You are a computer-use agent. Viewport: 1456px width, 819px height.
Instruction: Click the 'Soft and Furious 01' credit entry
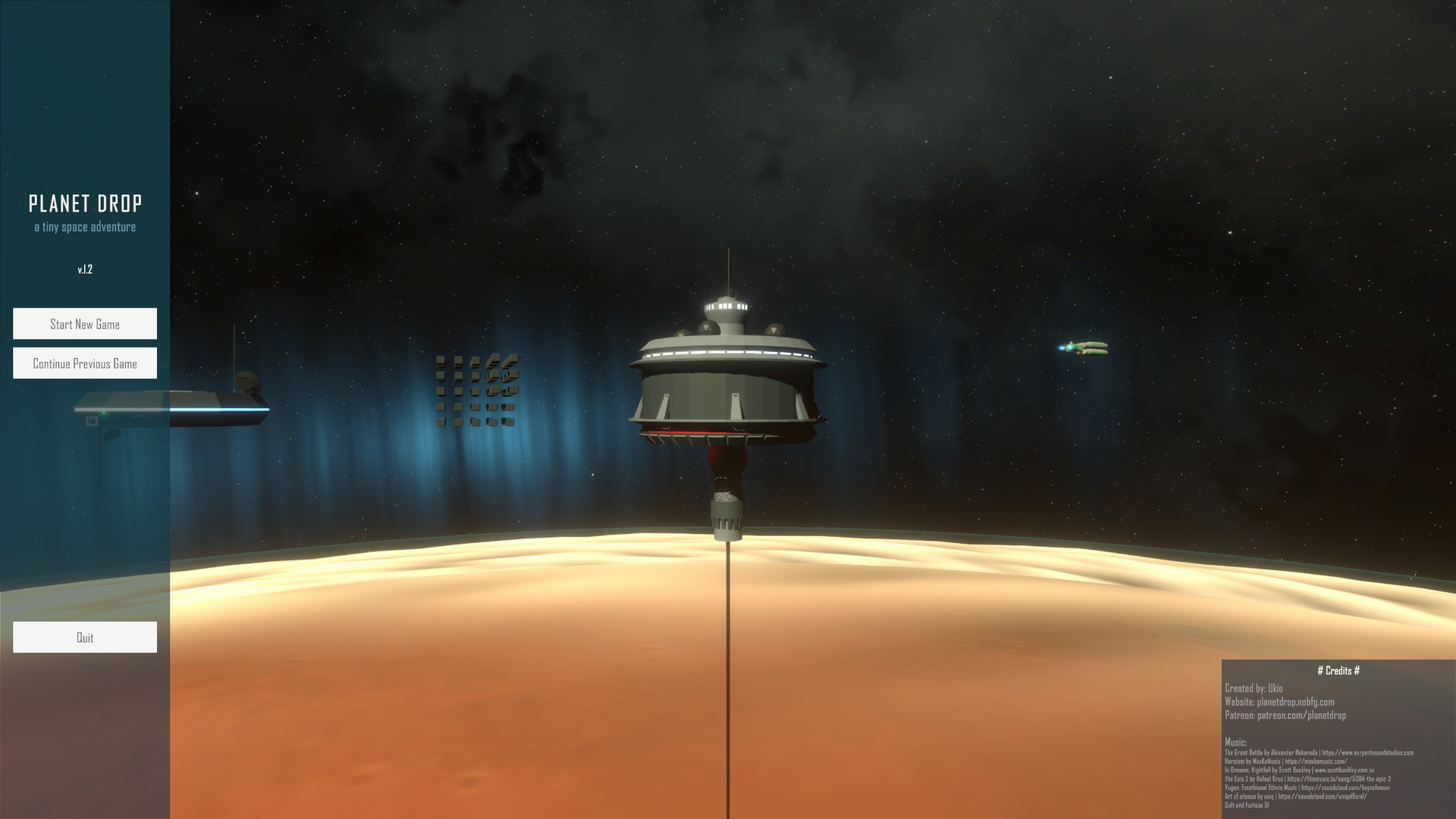tap(1247, 805)
